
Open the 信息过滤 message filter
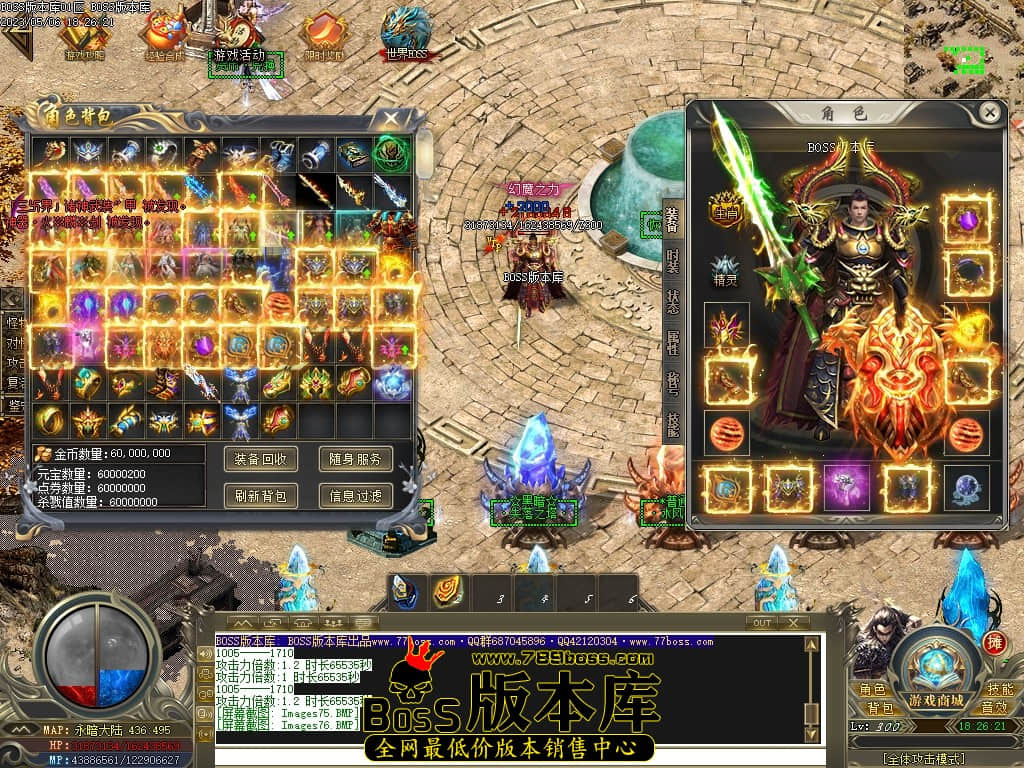(x=355, y=494)
